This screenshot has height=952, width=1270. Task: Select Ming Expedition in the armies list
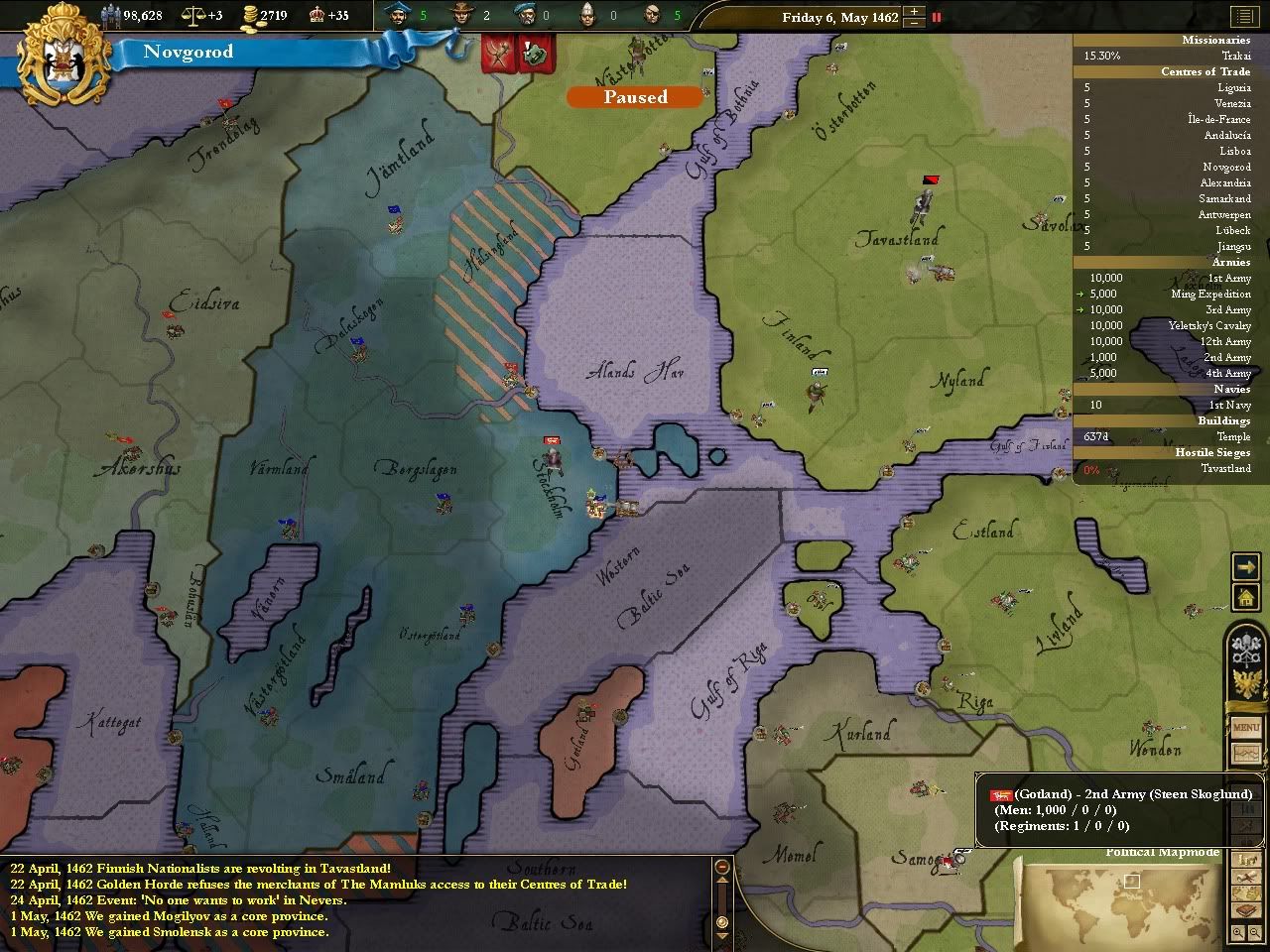point(1210,294)
